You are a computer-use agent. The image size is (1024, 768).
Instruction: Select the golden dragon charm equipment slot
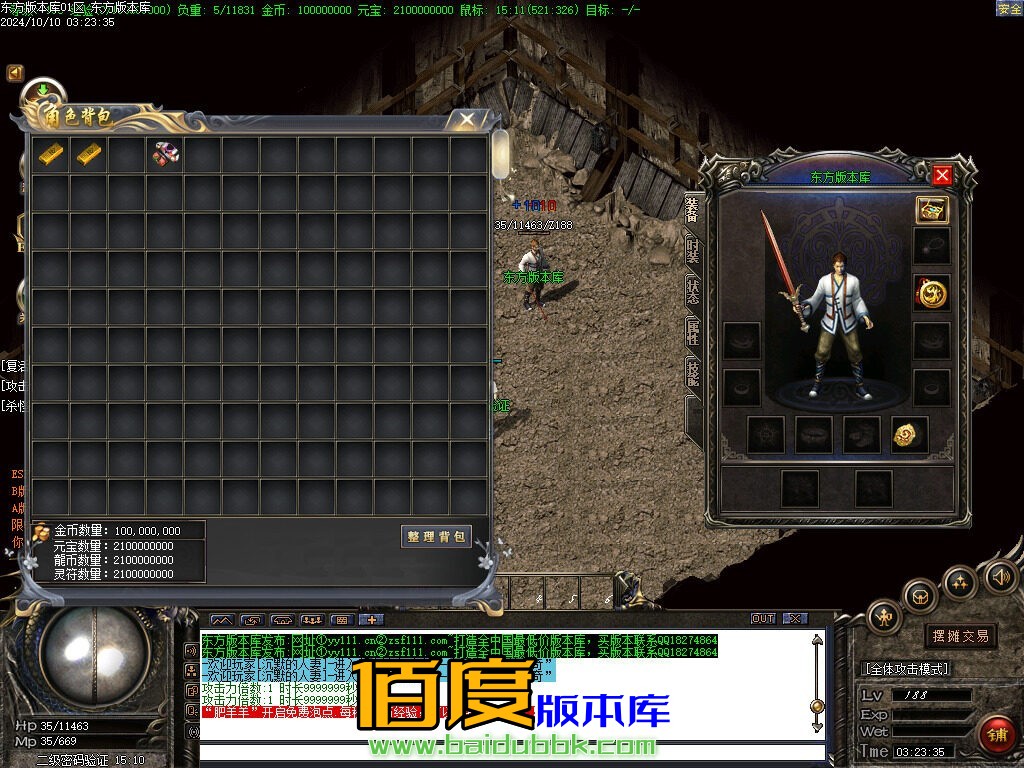click(909, 434)
